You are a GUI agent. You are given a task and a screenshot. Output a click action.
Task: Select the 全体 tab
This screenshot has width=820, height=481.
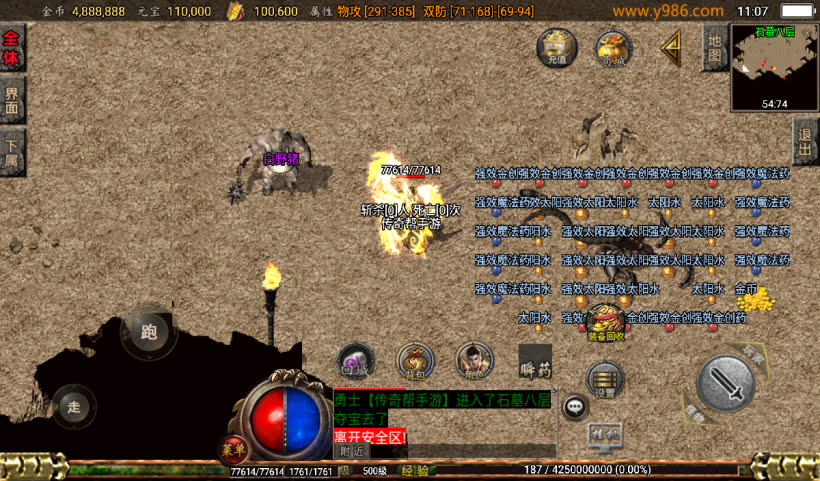click(11, 46)
